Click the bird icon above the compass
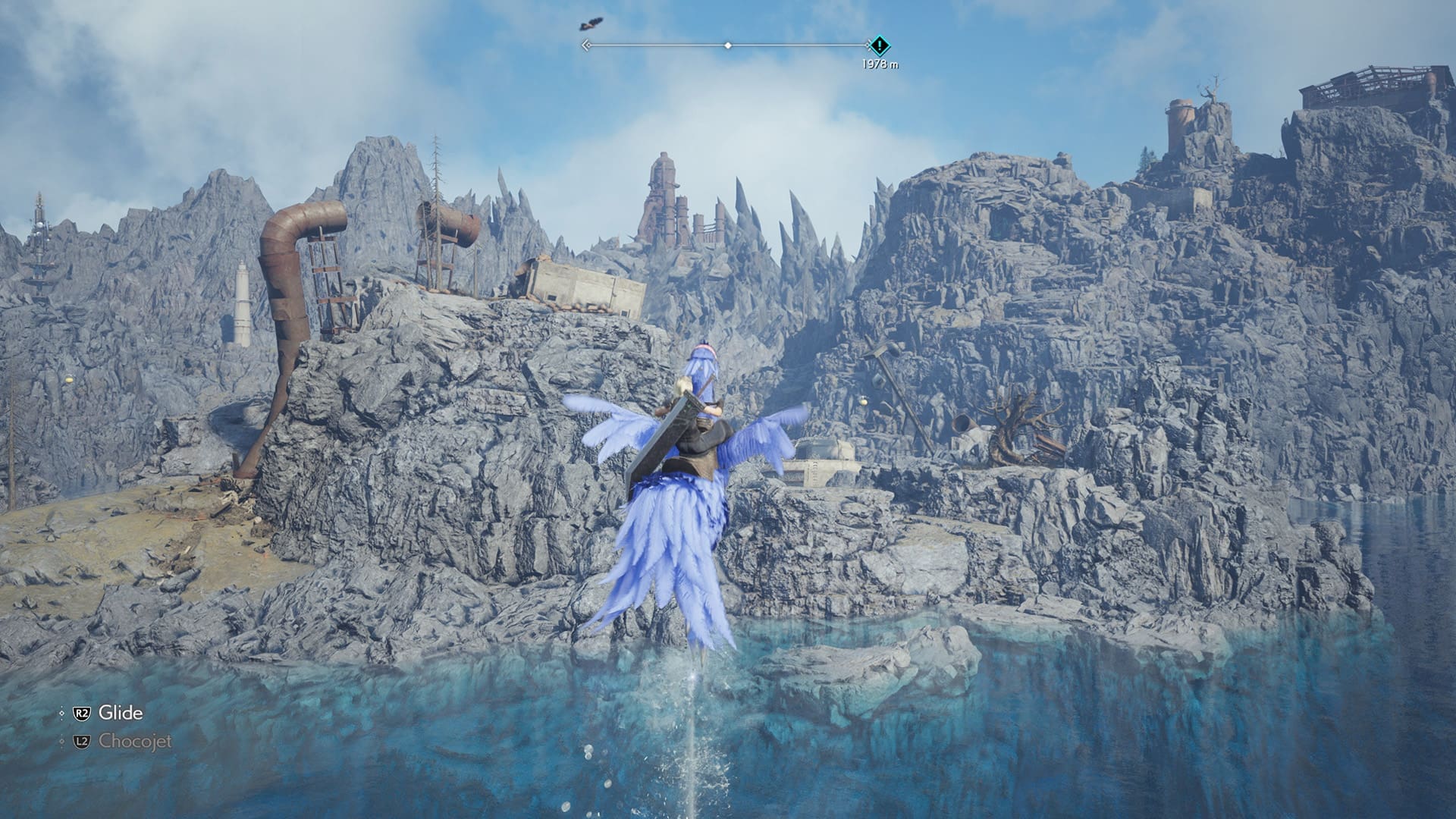 (x=590, y=24)
